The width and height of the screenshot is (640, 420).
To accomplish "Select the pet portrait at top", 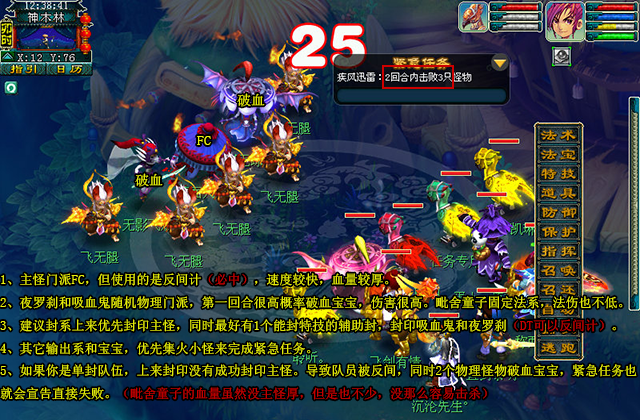I will (x=474, y=16).
